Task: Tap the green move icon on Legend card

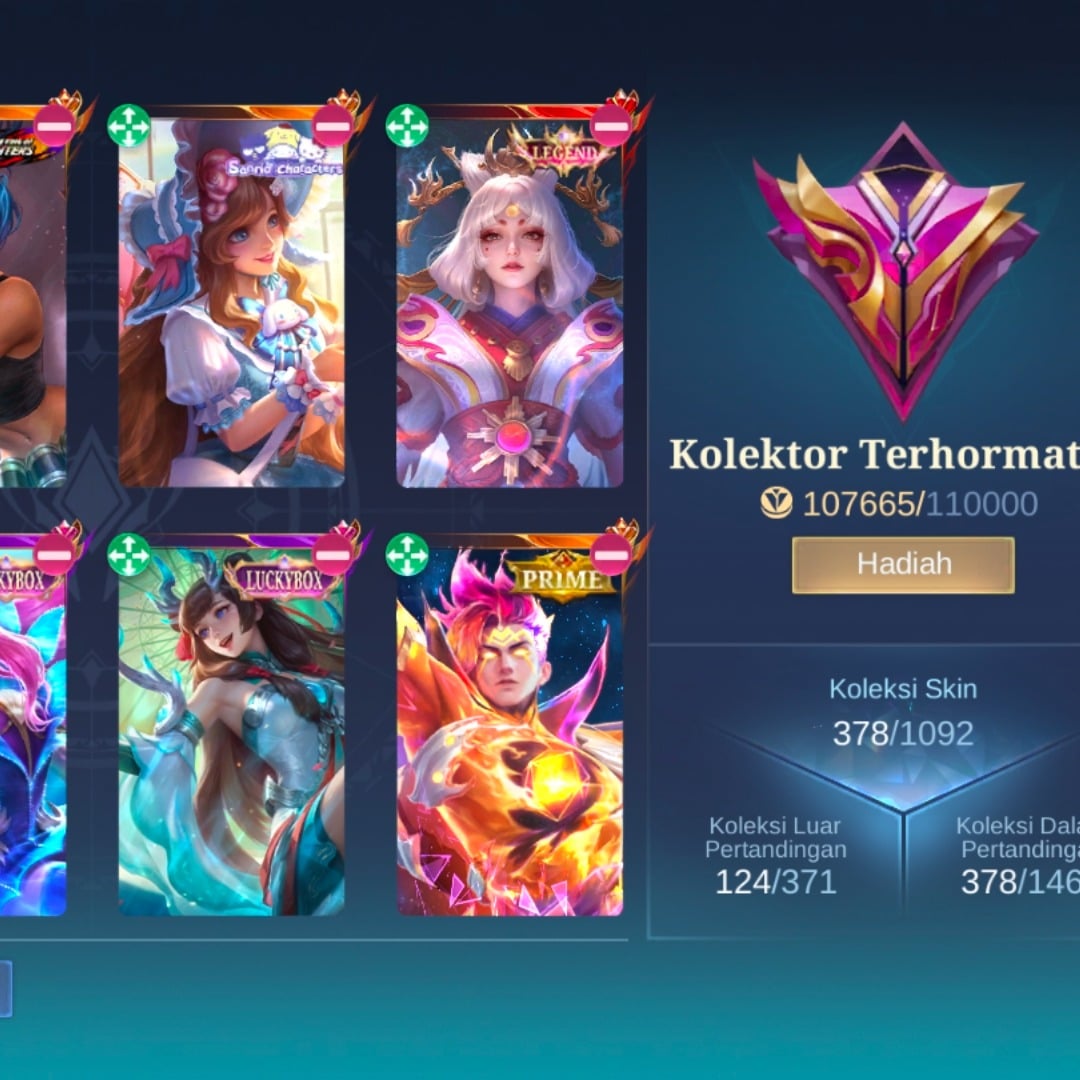Action: pos(407,126)
